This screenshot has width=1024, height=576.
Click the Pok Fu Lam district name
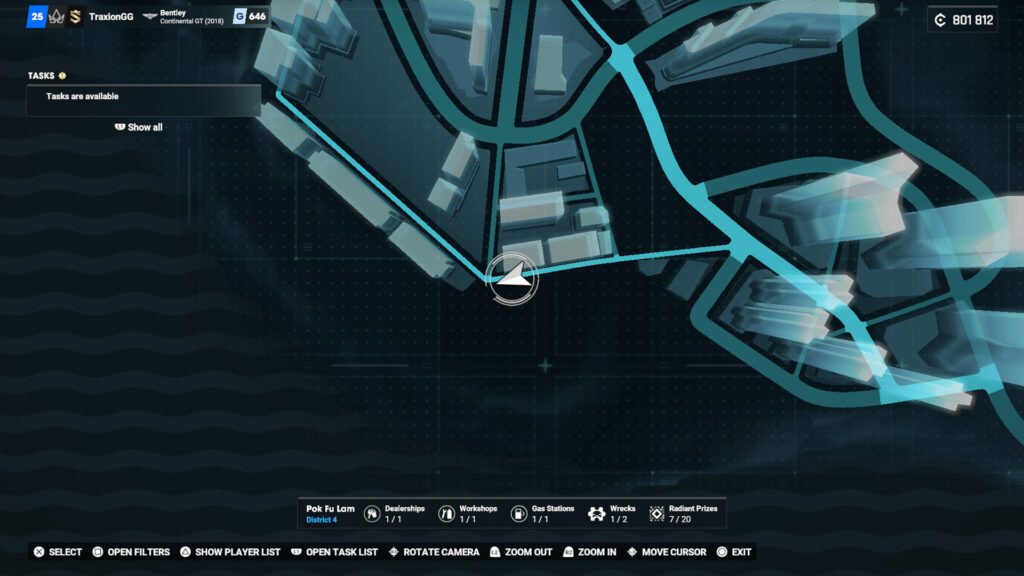tap(330, 509)
